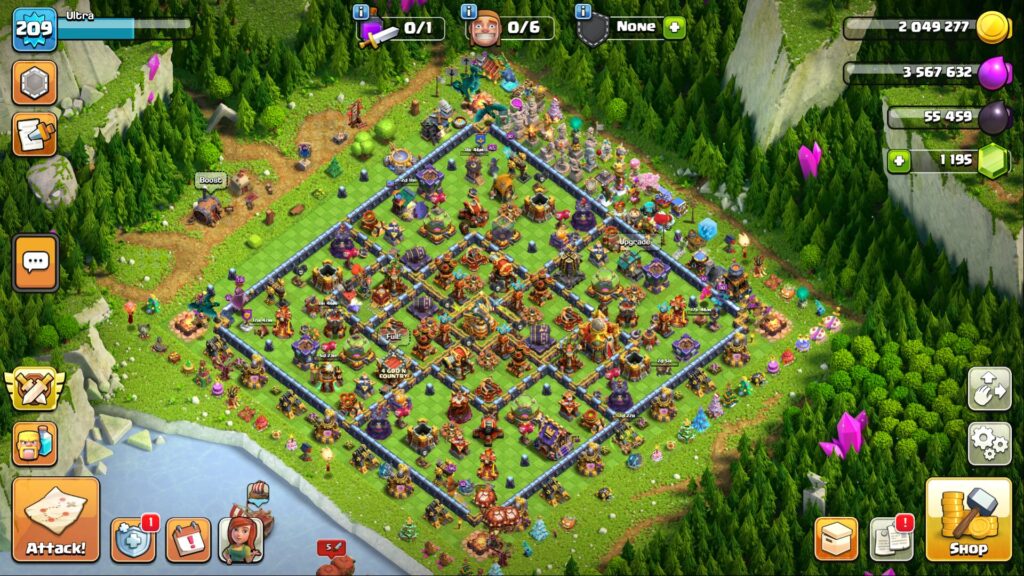
Task: Add gems with the green plus button
Action: 899,160
